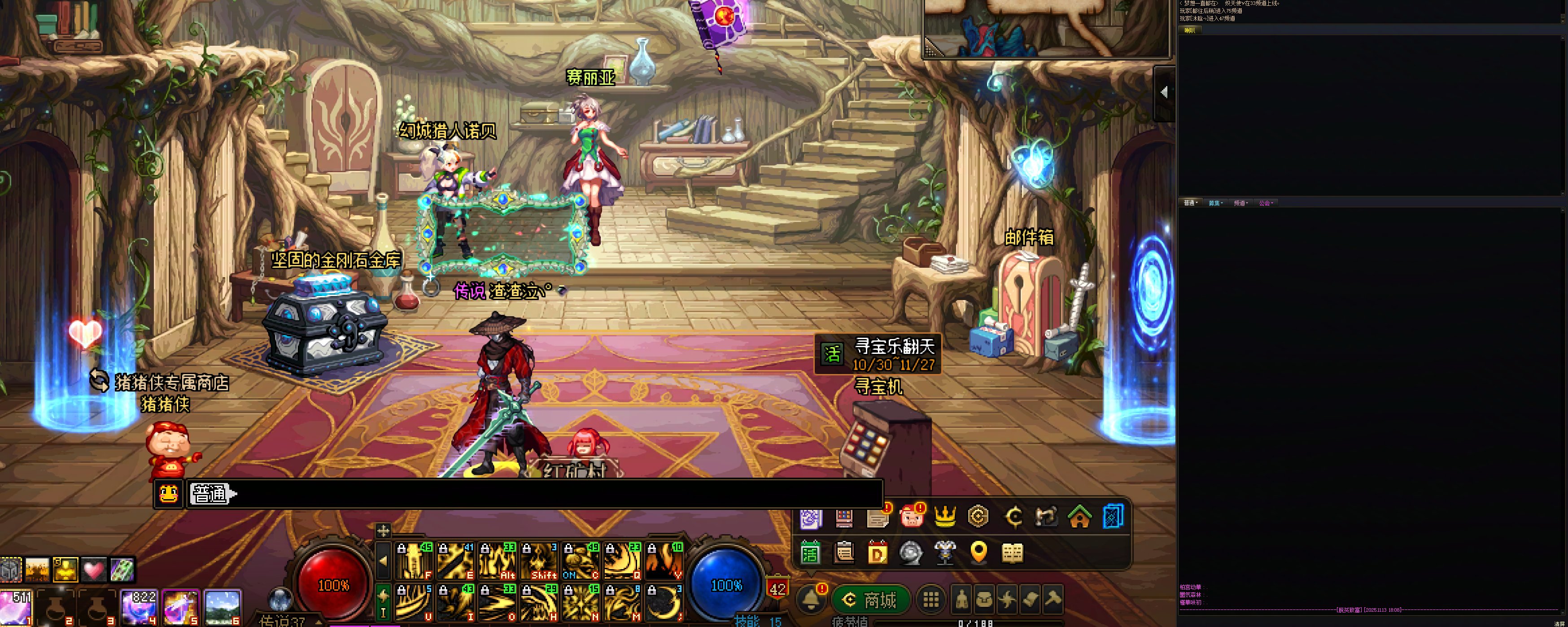Open the blue card deck icon
Screen dimensions: 1568x627
point(1113,518)
